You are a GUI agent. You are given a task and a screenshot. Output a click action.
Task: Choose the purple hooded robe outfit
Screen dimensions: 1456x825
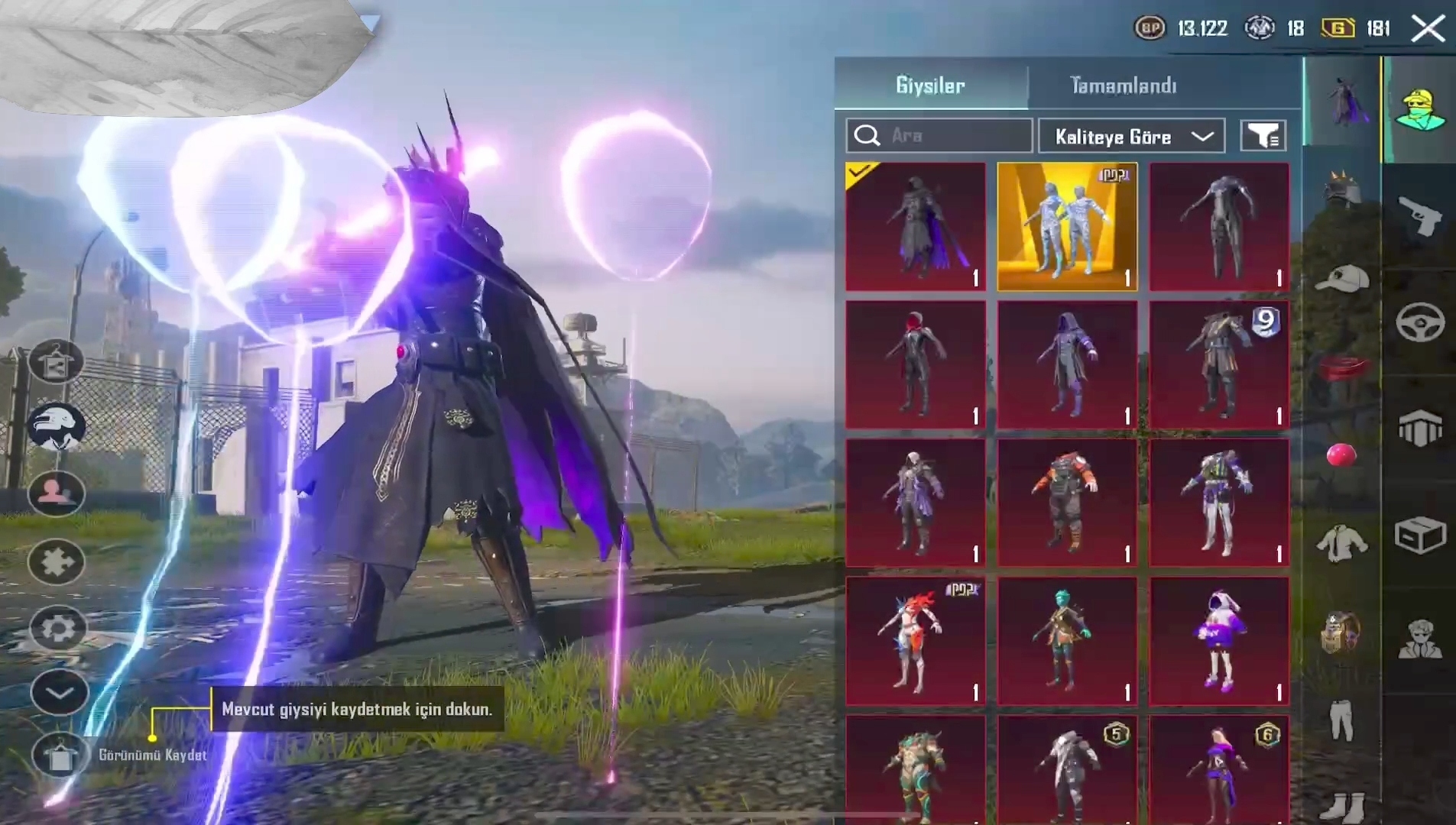tap(1067, 364)
